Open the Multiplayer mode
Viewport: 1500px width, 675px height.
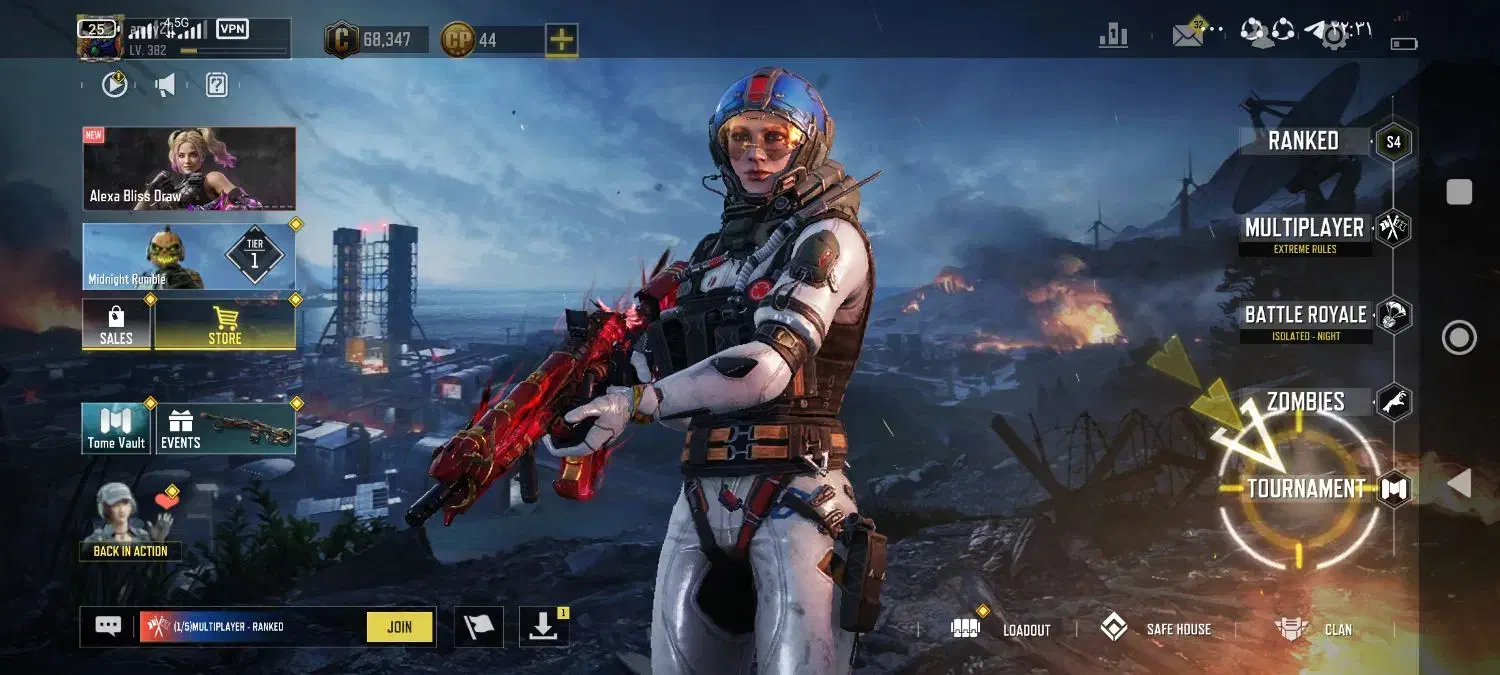coord(1304,229)
